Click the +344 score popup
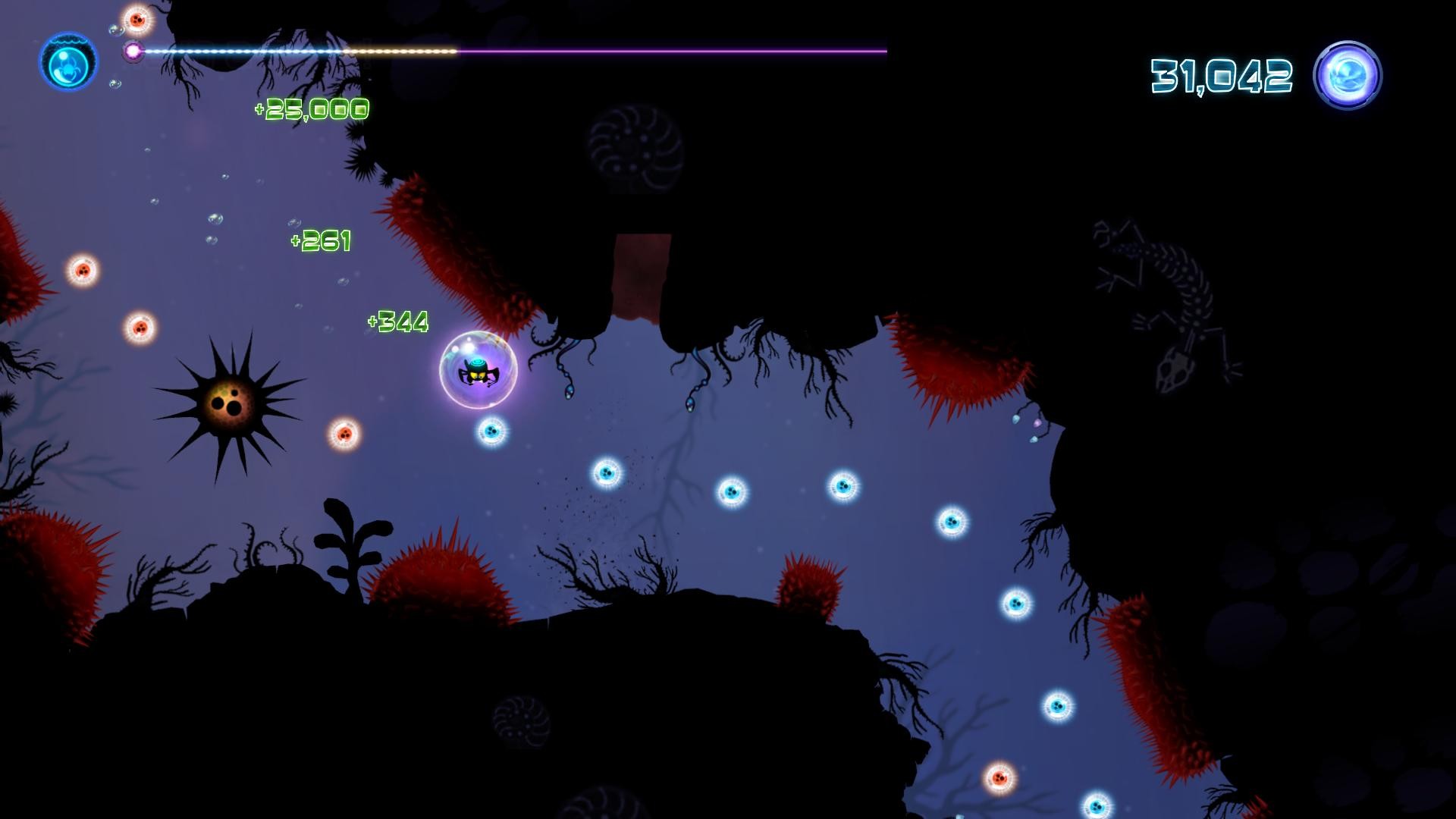The image size is (1456, 819). pyautogui.click(x=397, y=321)
